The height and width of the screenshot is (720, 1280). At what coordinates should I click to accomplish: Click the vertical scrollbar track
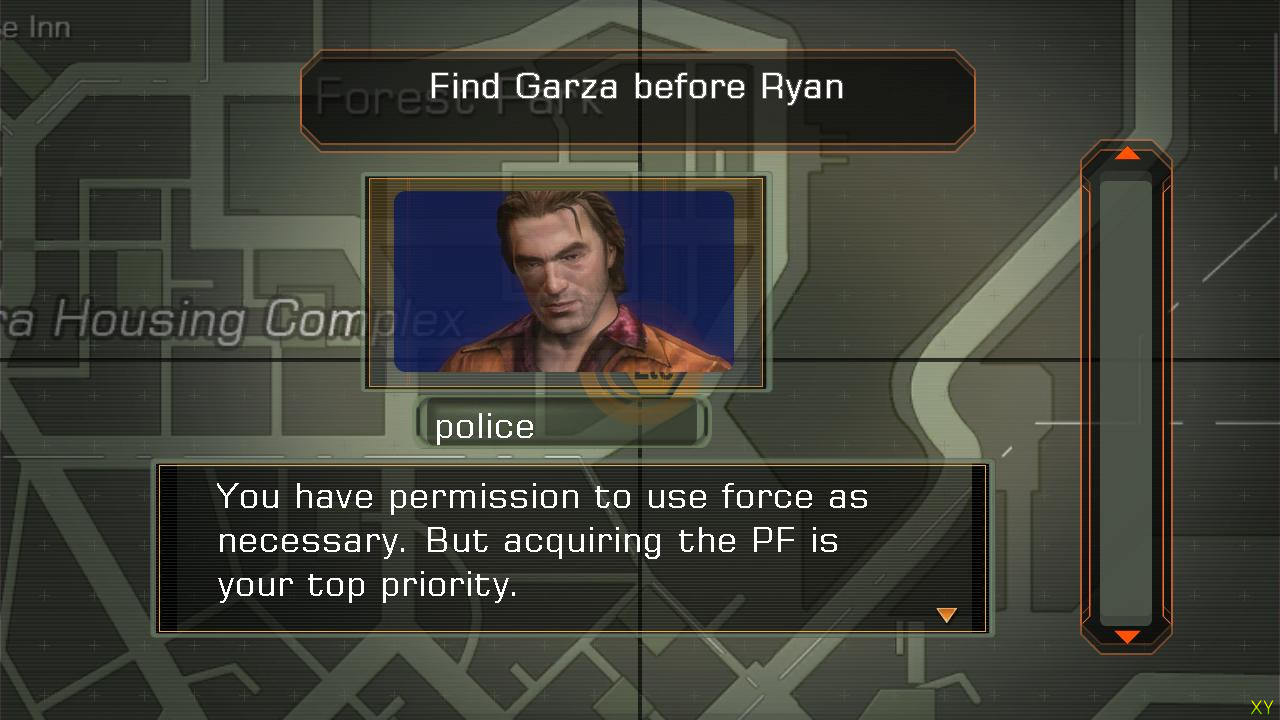point(1126,400)
